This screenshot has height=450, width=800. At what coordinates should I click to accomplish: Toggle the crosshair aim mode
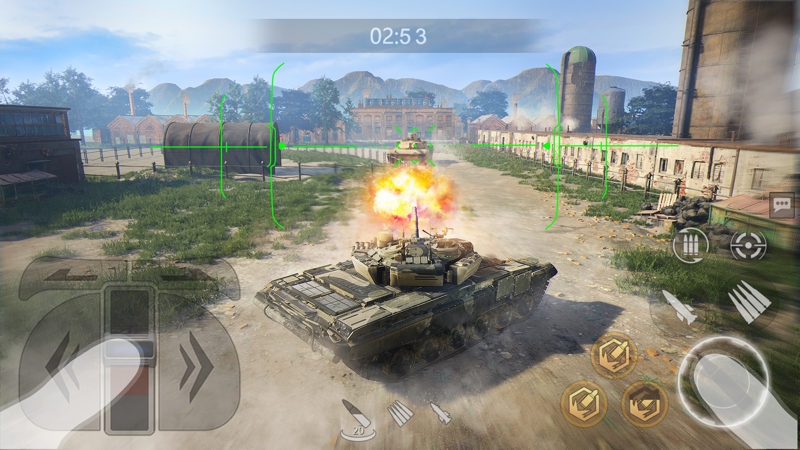[x=747, y=243]
